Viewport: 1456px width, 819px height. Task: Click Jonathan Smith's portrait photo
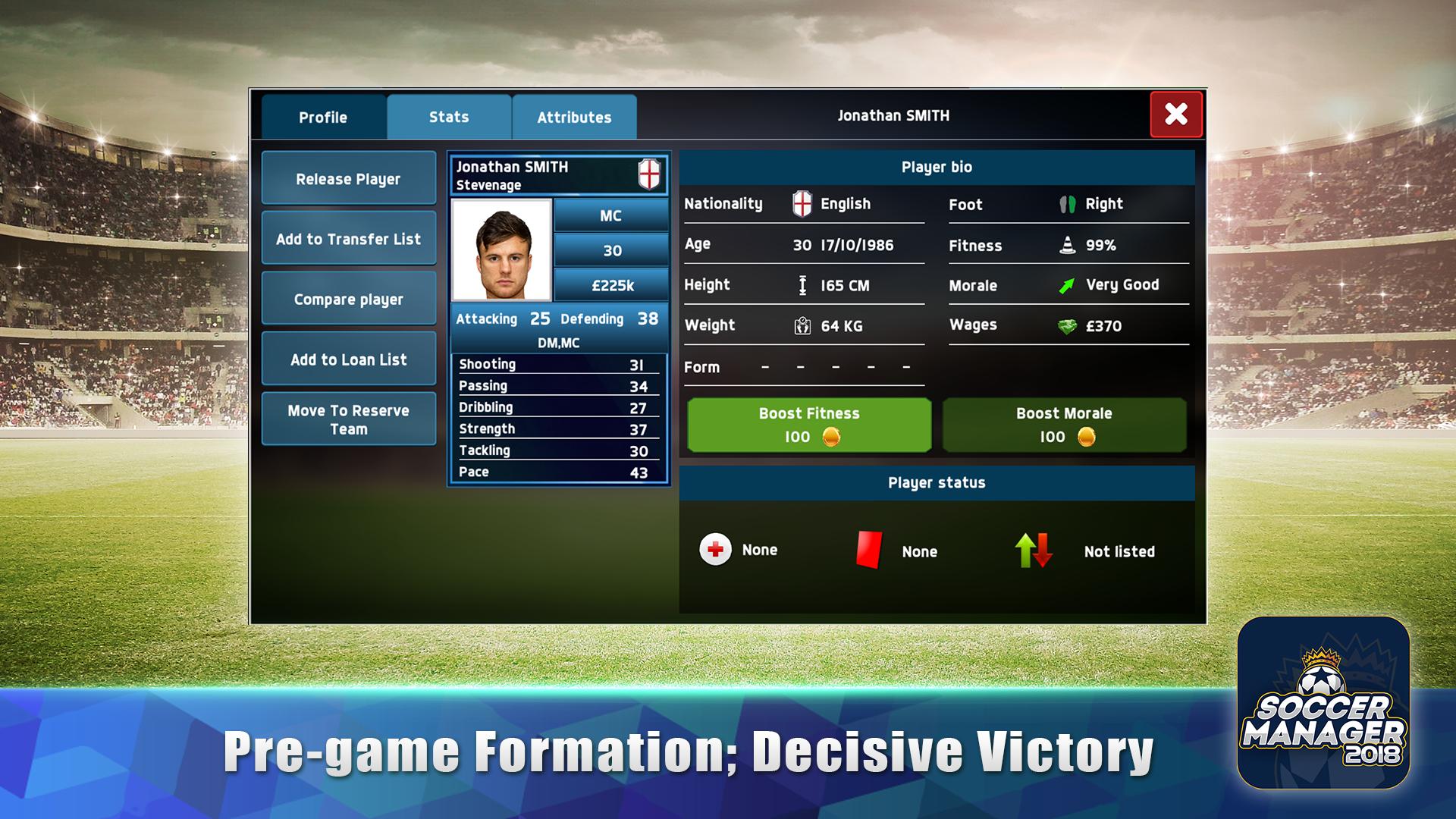(x=502, y=250)
